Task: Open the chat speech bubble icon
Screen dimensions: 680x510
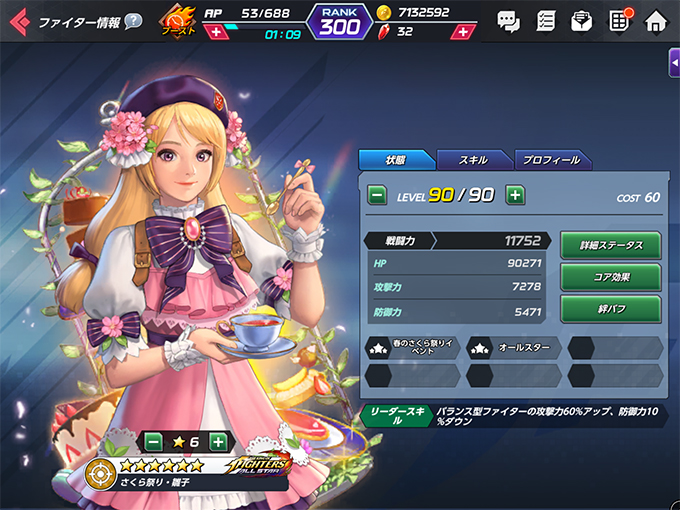Action: 508,20
